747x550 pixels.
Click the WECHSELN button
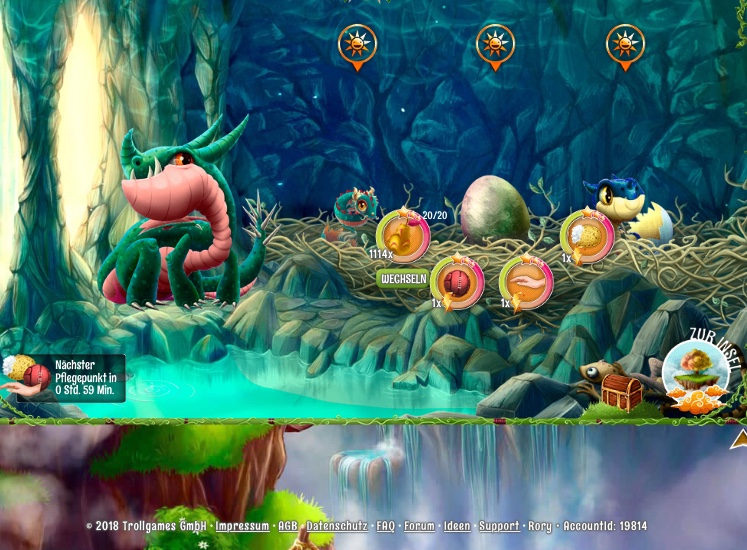(402, 279)
